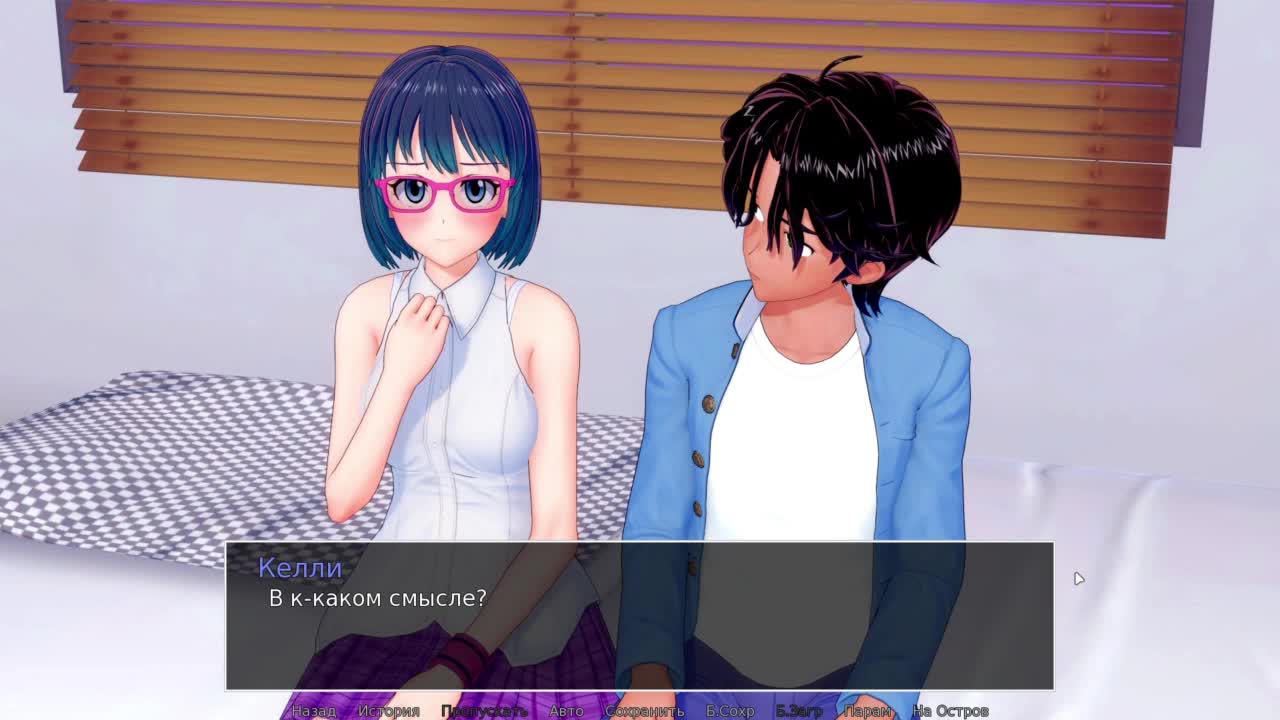Toggle Пропускать to skip dialogue
The width and height of the screenshot is (1280, 720).
coord(484,711)
